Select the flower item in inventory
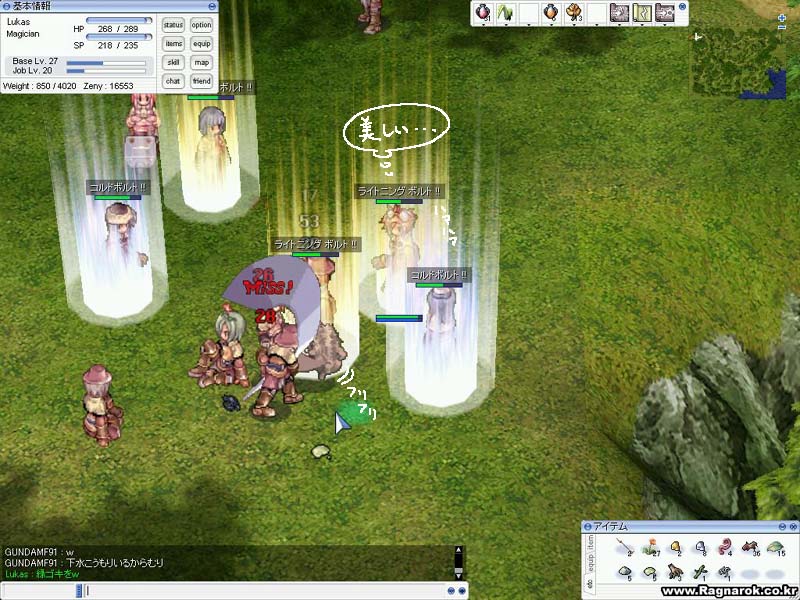This screenshot has width=800, height=600. pyautogui.click(x=651, y=547)
